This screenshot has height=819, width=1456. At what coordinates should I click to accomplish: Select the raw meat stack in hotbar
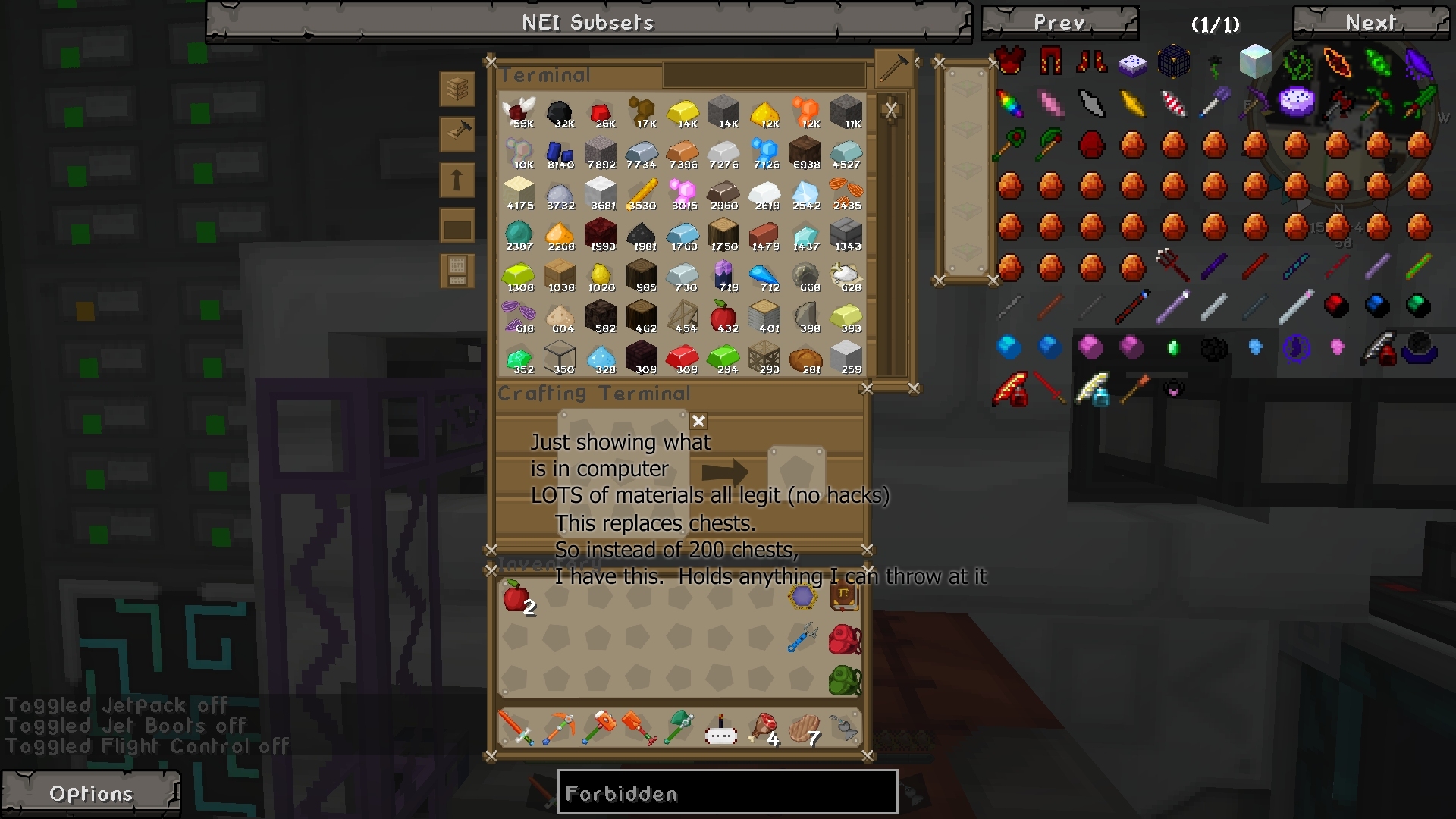click(x=764, y=728)
